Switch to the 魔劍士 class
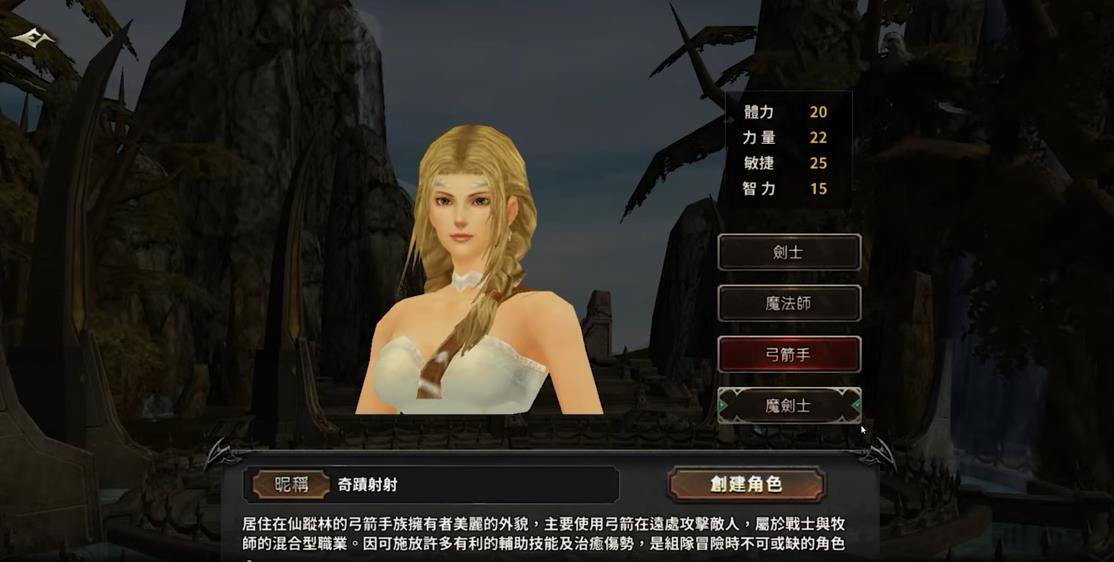The width and height of the screenshot is (1114, 562). point(789,405)
